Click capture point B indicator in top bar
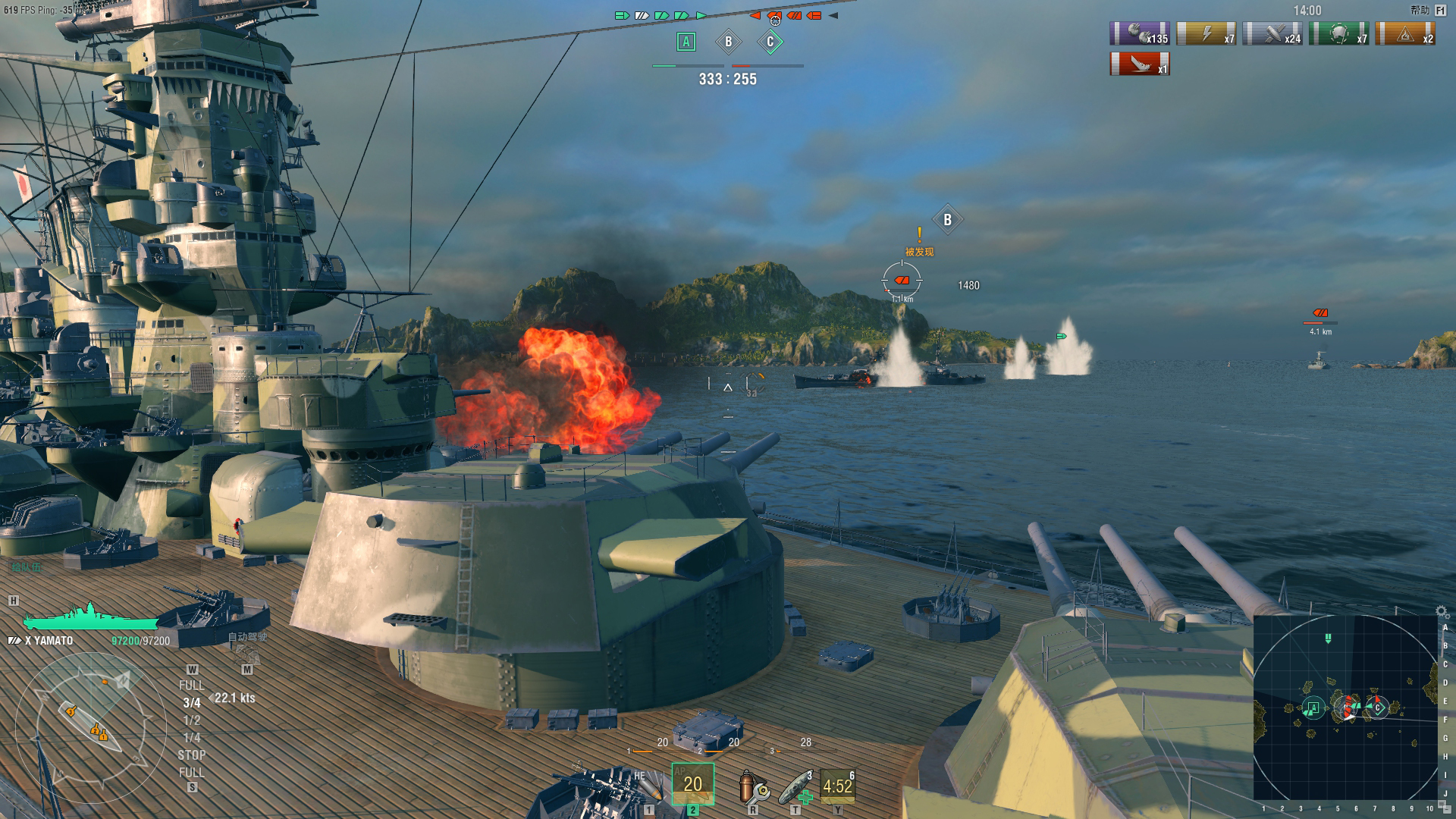The width and height of the screenshot is (1456, 819). coord(728,42)
